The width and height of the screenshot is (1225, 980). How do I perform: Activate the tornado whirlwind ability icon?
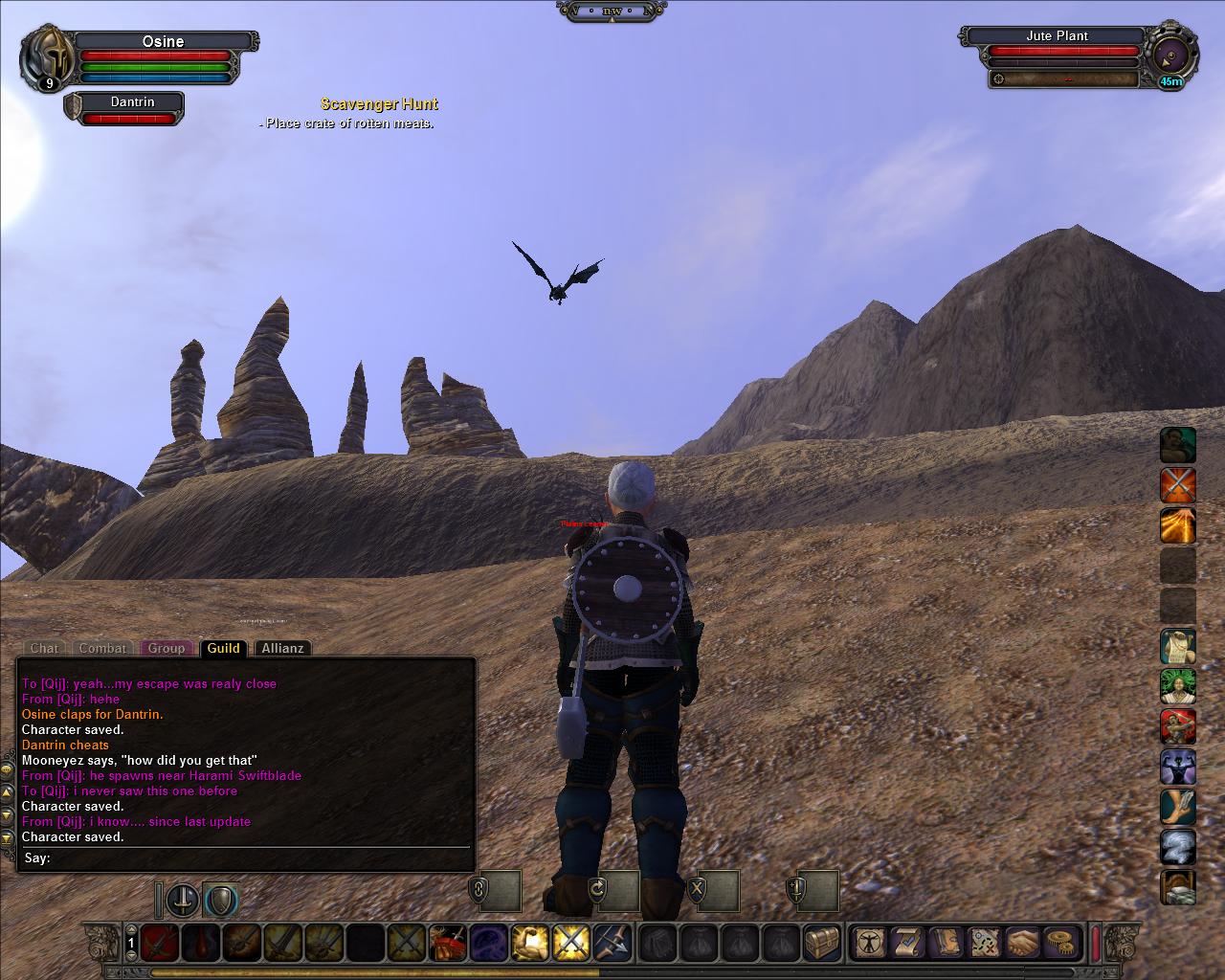(x=1178, y=848)
